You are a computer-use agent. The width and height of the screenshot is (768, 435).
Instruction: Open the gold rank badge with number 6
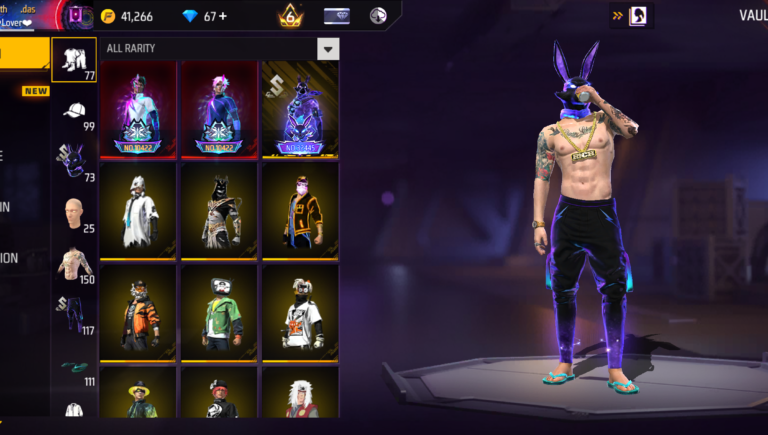click(290, 15)
